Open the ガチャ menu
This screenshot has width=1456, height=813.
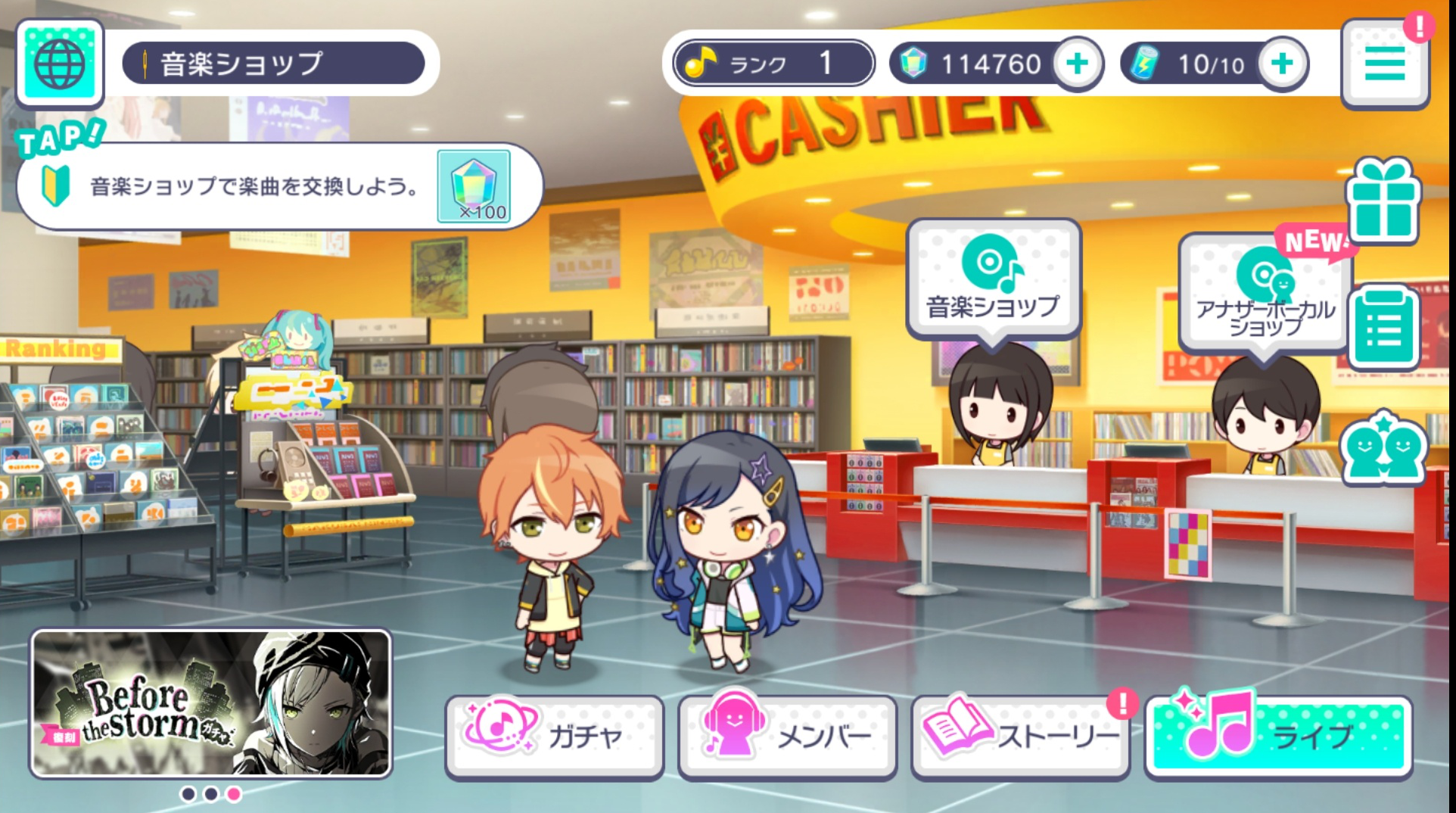pos(554,735)
